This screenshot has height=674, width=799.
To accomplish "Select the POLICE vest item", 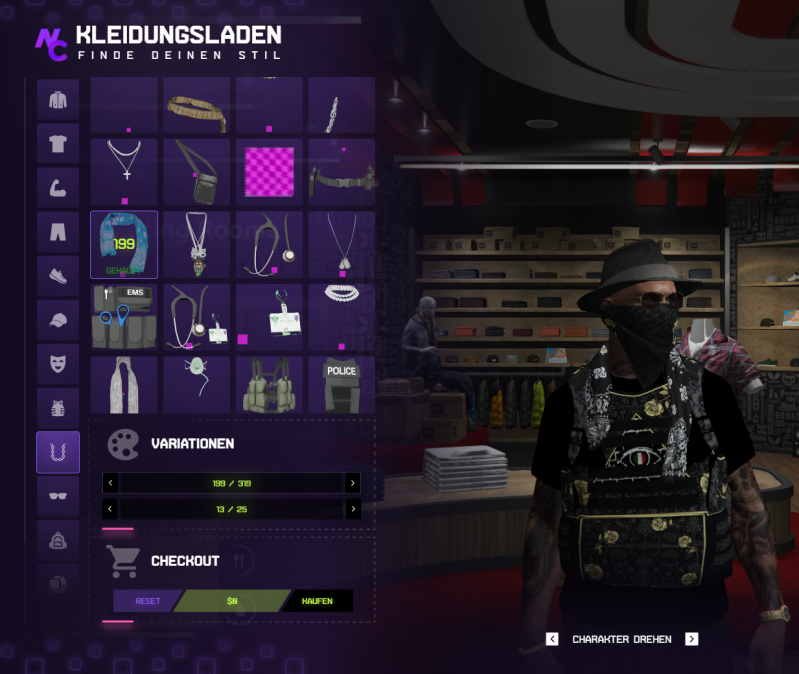I will [341, 385].
